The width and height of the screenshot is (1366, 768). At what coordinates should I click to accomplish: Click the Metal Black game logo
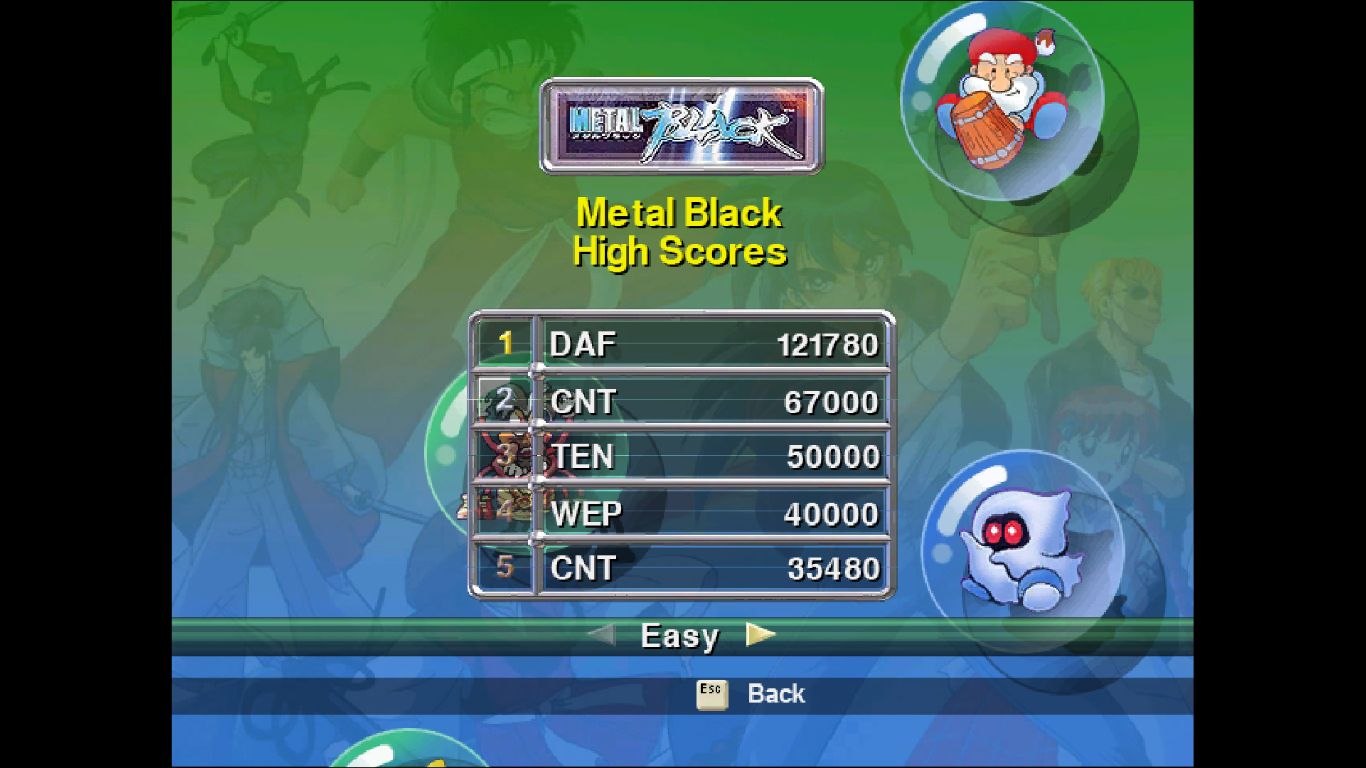pyautogui.click(x=682, y=126)
